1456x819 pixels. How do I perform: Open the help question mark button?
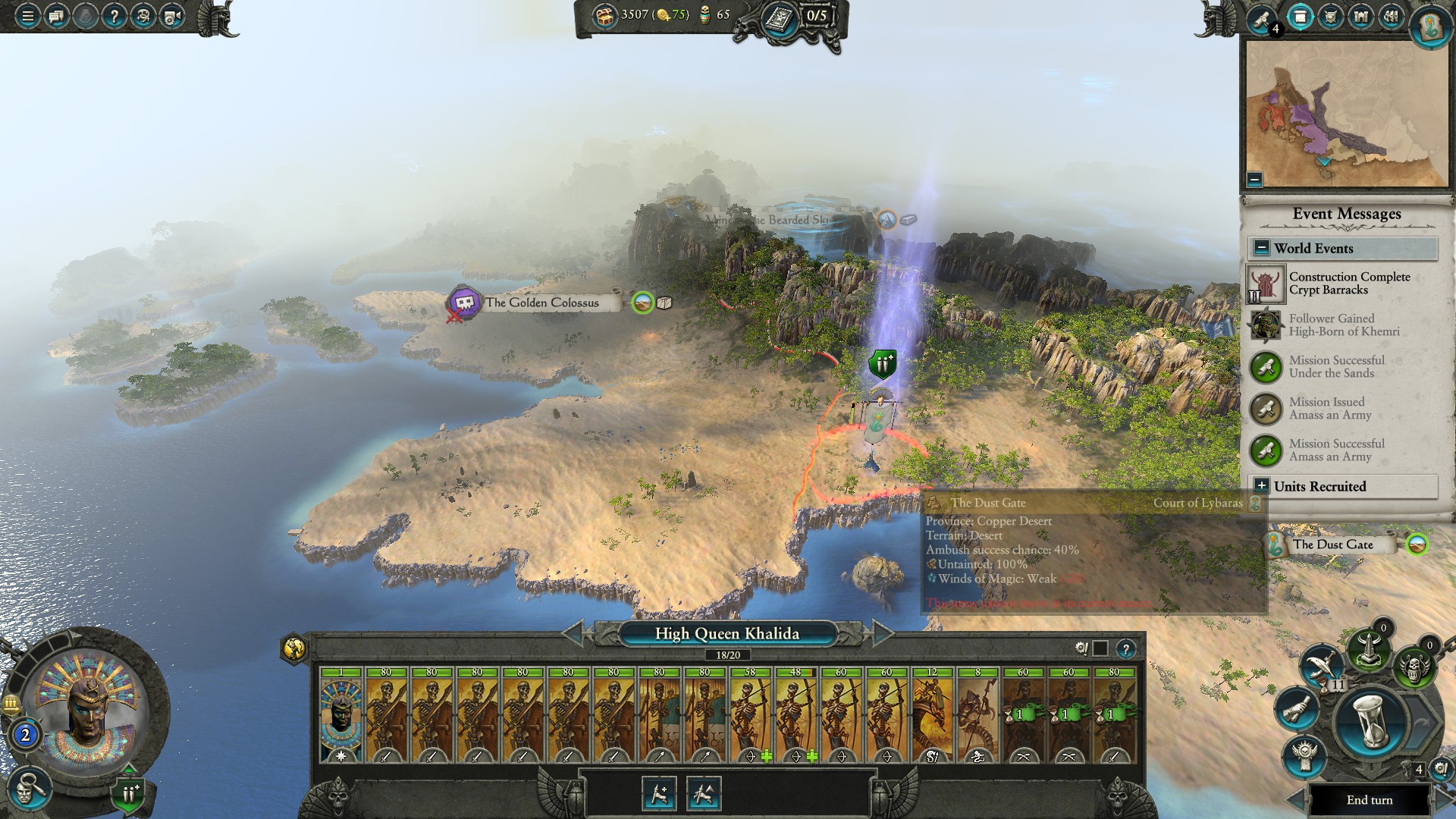114,16
